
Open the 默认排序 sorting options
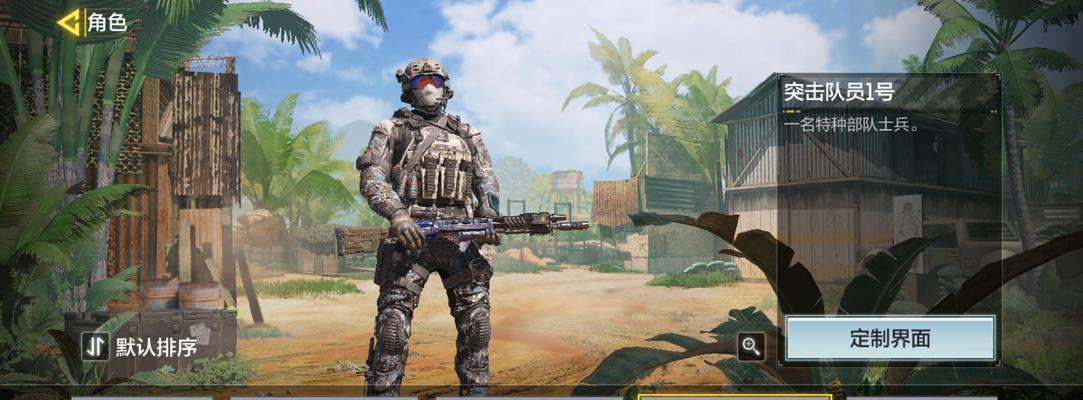pyautogui.click(x=140, y=347)
